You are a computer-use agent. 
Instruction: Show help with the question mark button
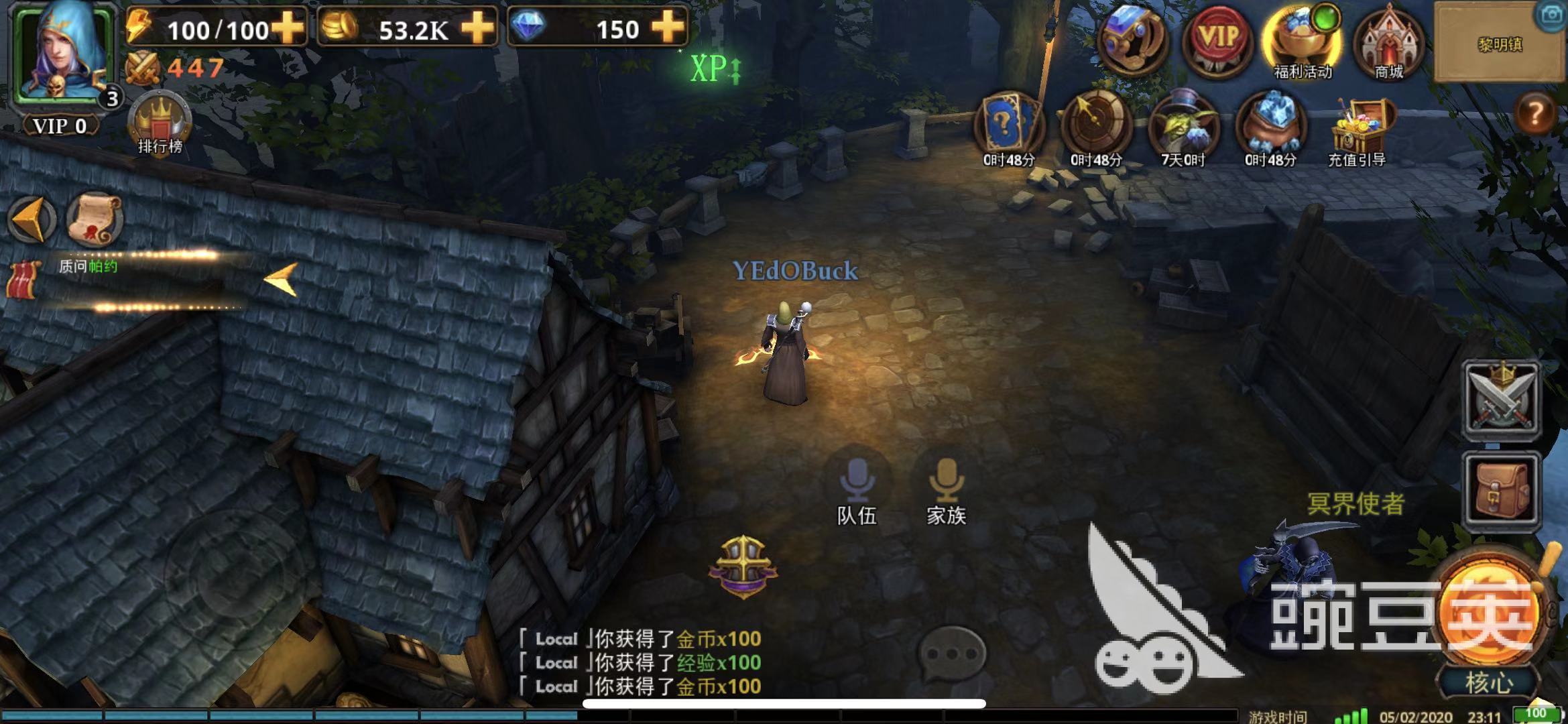coord(1534,113)
